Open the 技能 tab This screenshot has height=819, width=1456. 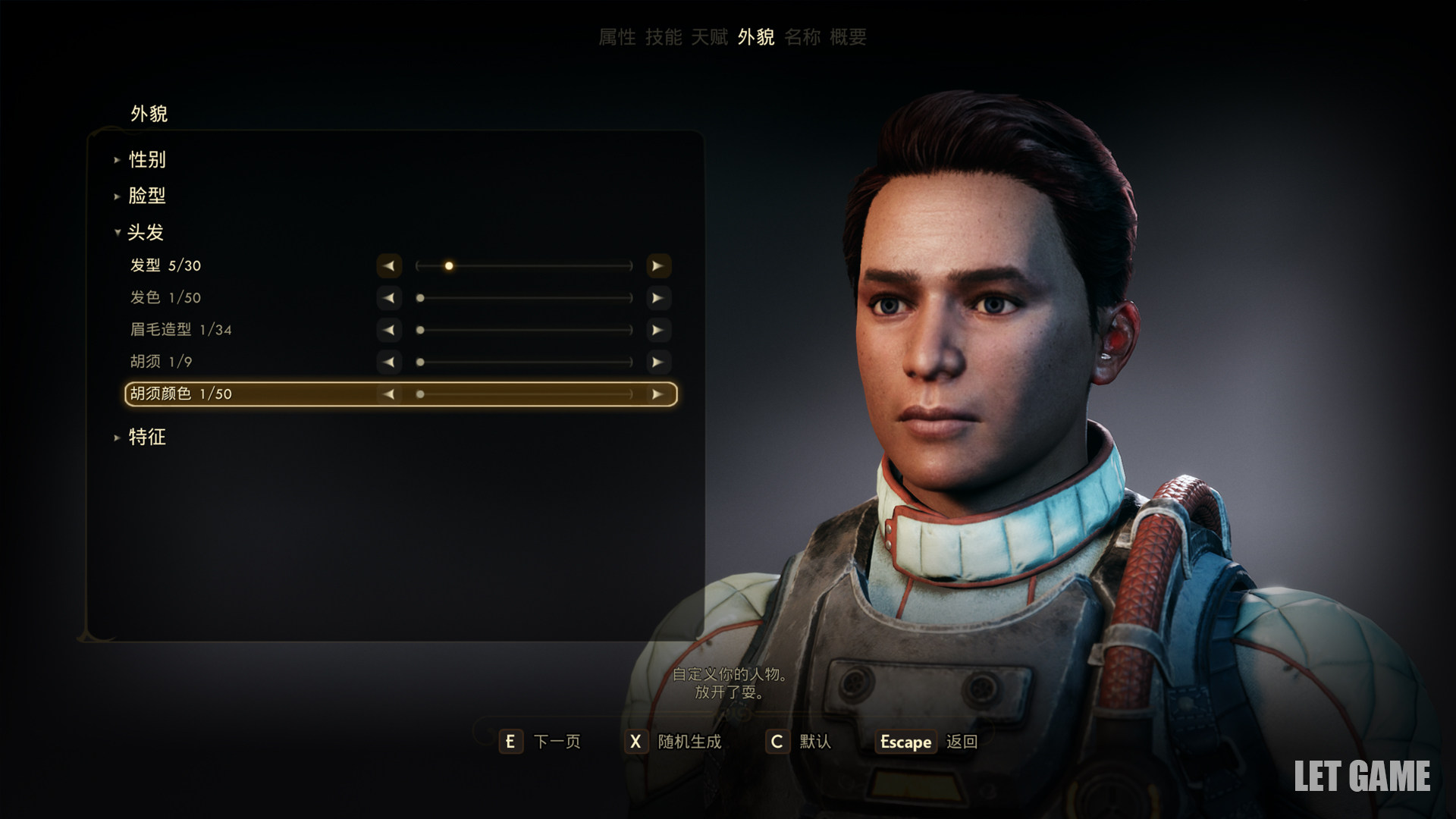coord(664,37)
